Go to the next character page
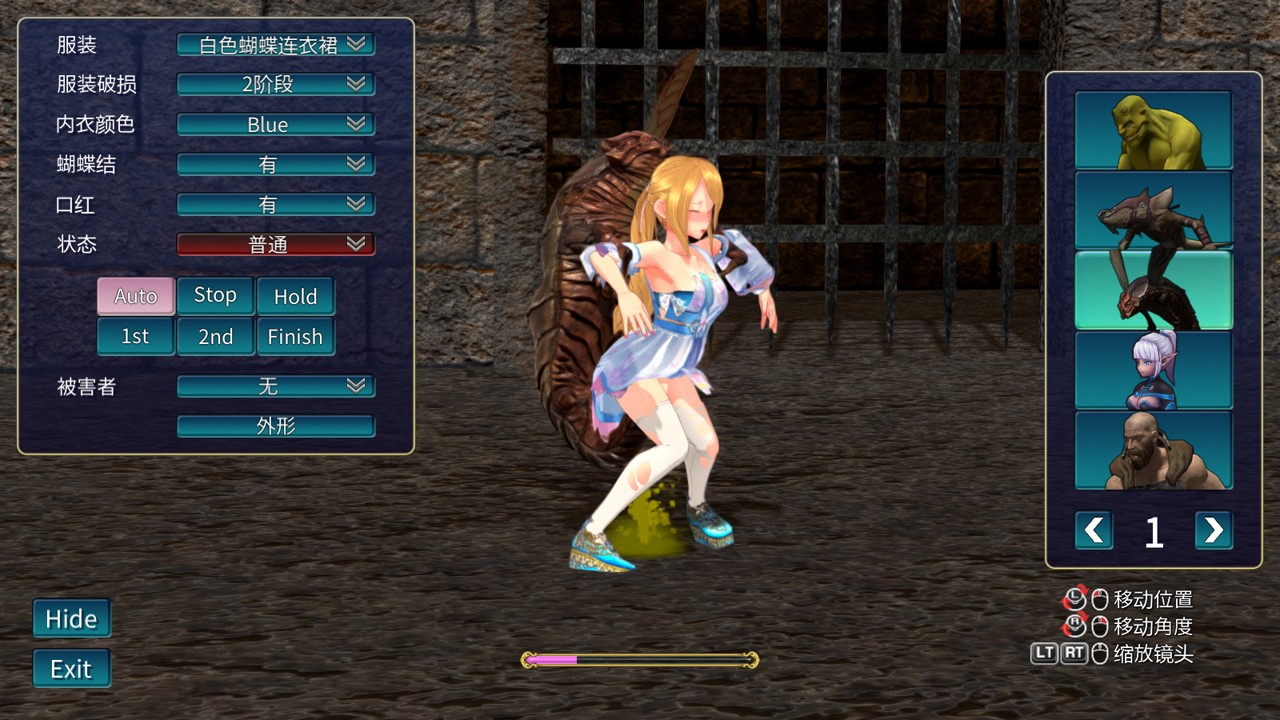This screenshot has height=720, width=1280. [1213, 530]
